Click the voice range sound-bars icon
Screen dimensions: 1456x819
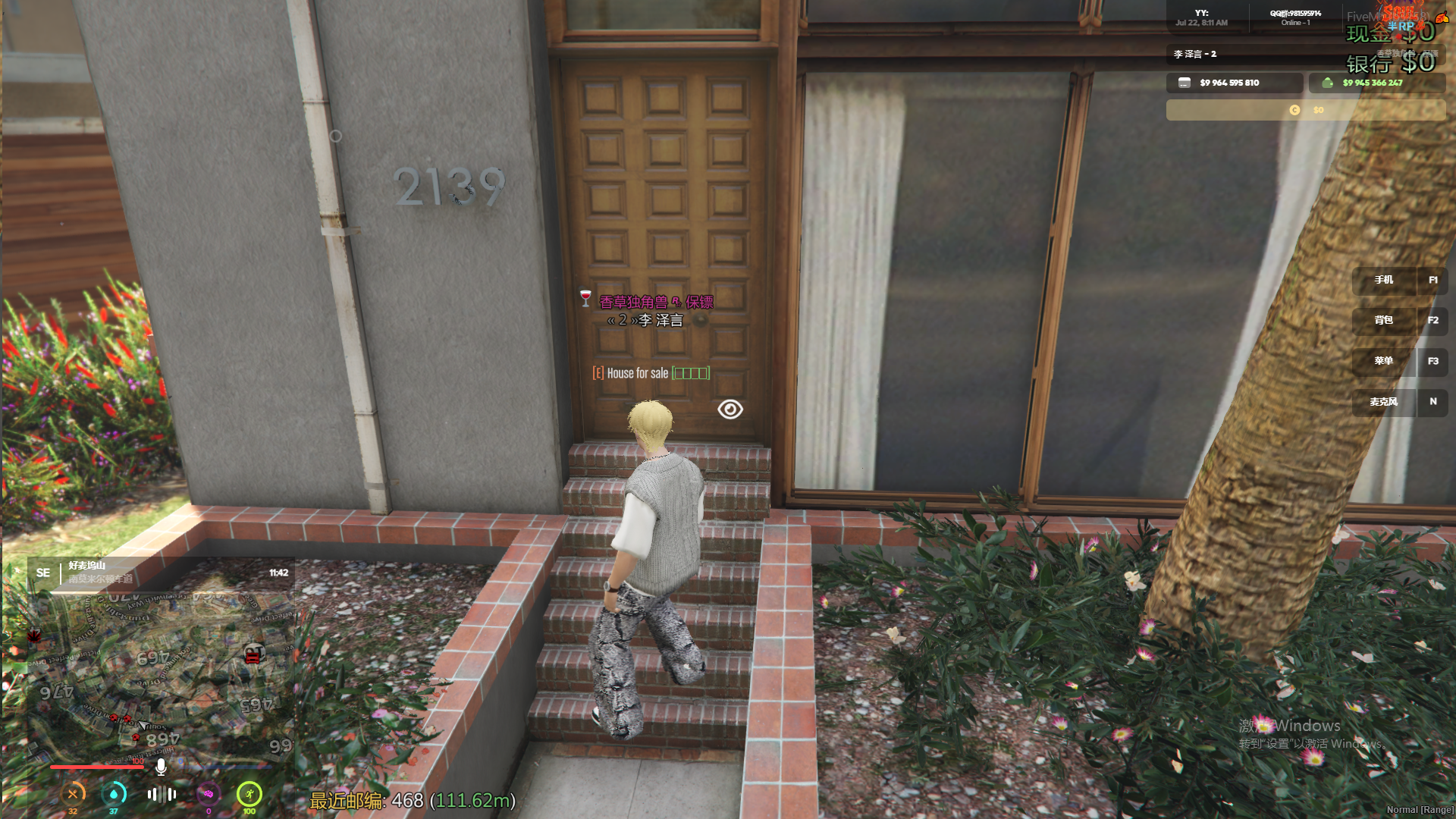click(x=162, y=794)
